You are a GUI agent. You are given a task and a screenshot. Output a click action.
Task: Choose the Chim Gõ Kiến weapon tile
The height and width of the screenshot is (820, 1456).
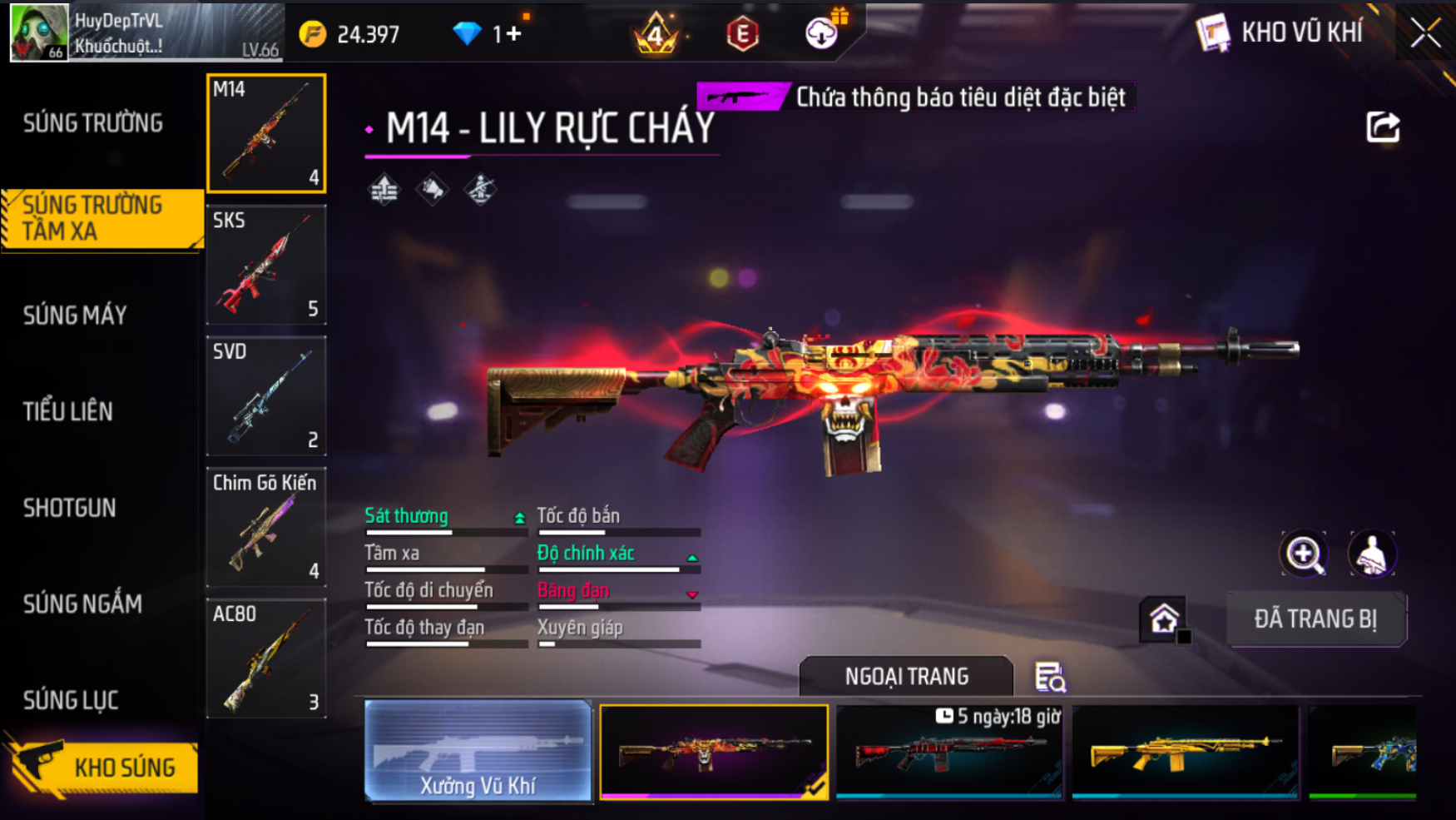click(x=266, y=527)
